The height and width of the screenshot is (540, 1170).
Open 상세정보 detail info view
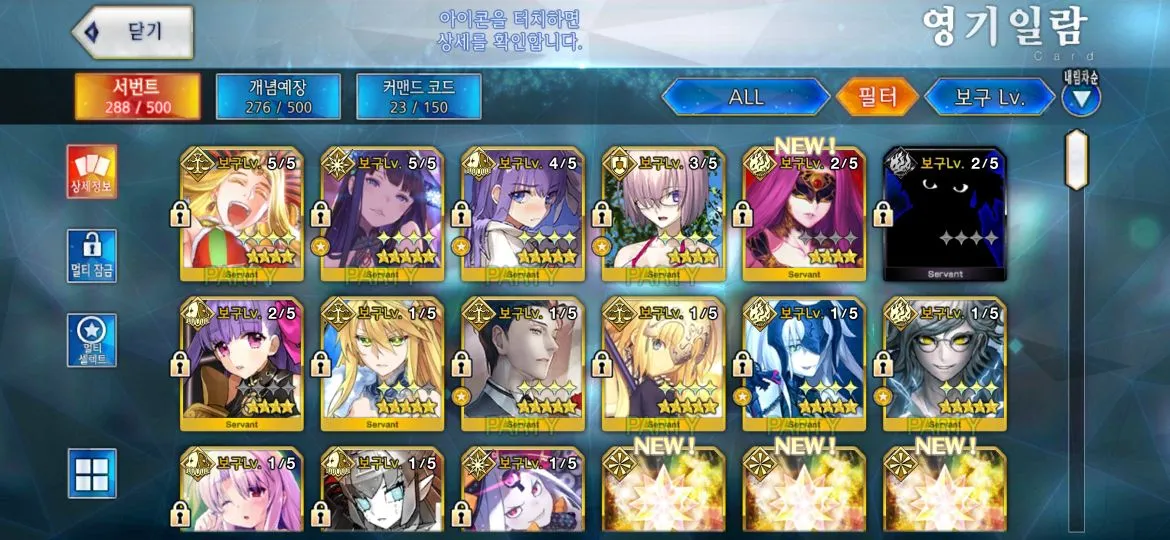[92, 172]
